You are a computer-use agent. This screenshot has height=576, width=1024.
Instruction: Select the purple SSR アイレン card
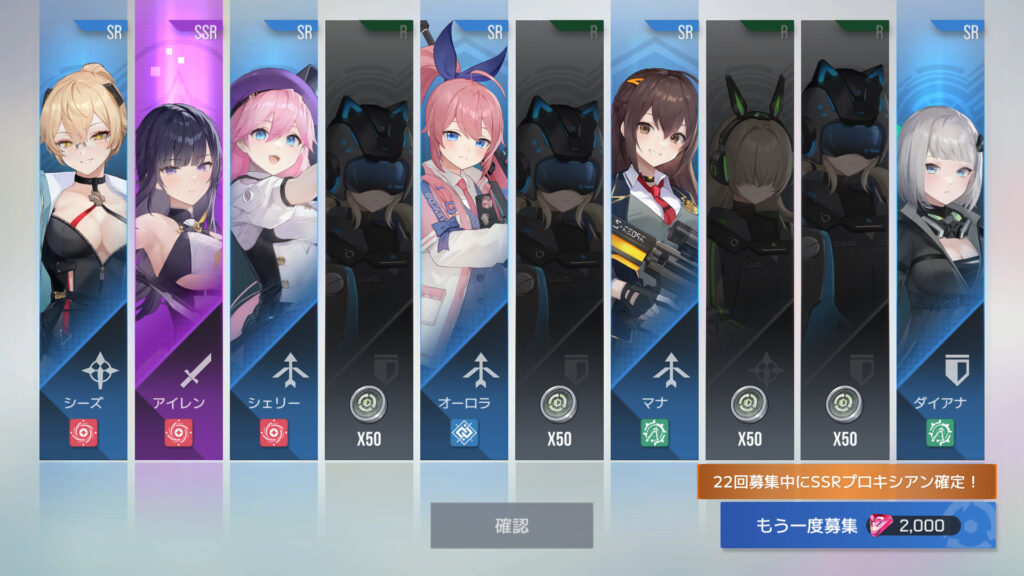[x=179, y=240]
